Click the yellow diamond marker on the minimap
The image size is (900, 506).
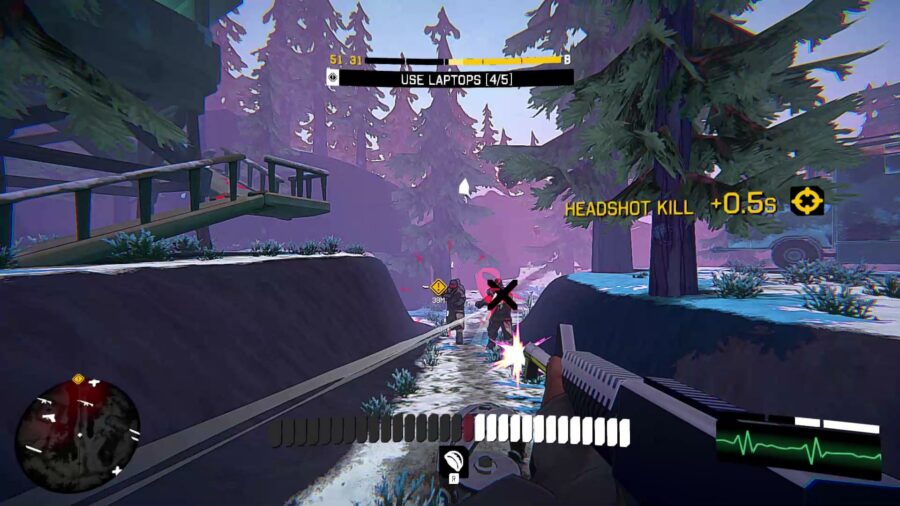[x=78, y=379]
